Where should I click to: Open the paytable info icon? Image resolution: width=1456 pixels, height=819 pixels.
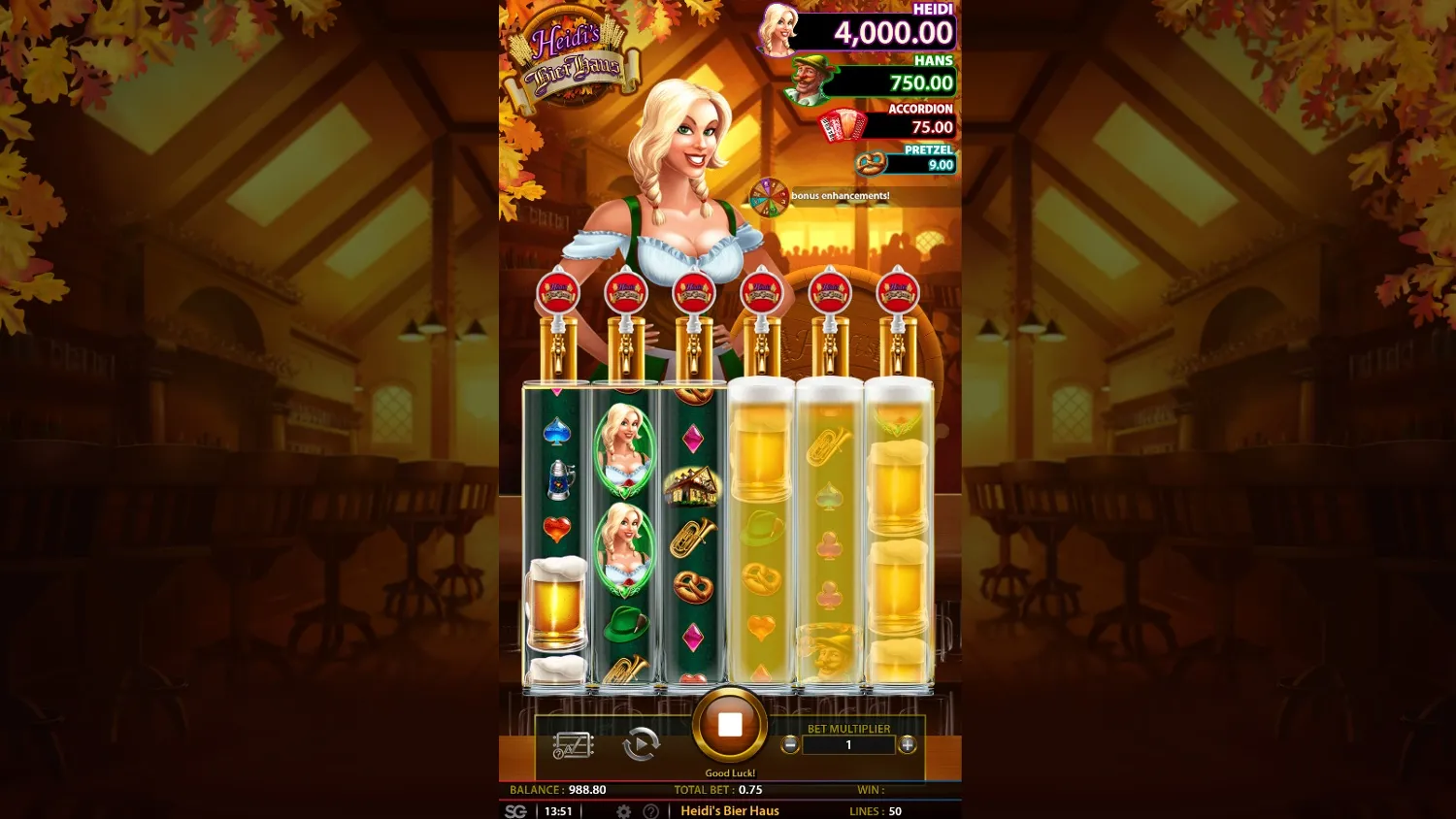coord(572,745)
